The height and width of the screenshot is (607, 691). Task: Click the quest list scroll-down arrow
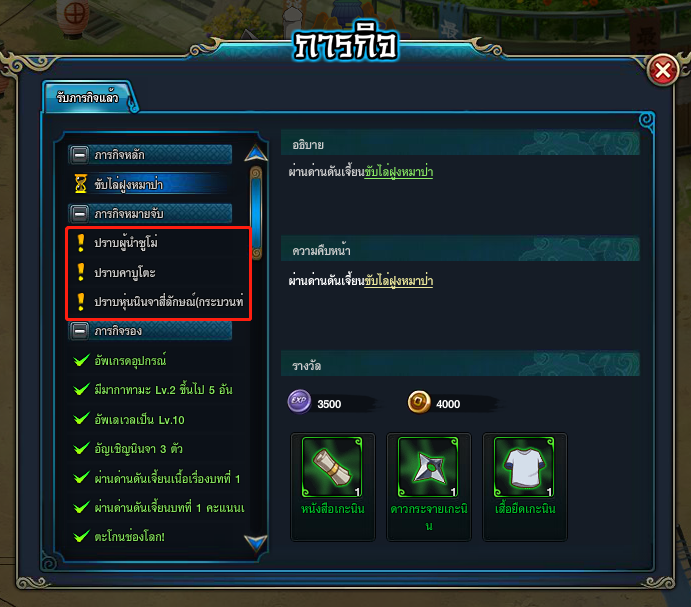256,543
